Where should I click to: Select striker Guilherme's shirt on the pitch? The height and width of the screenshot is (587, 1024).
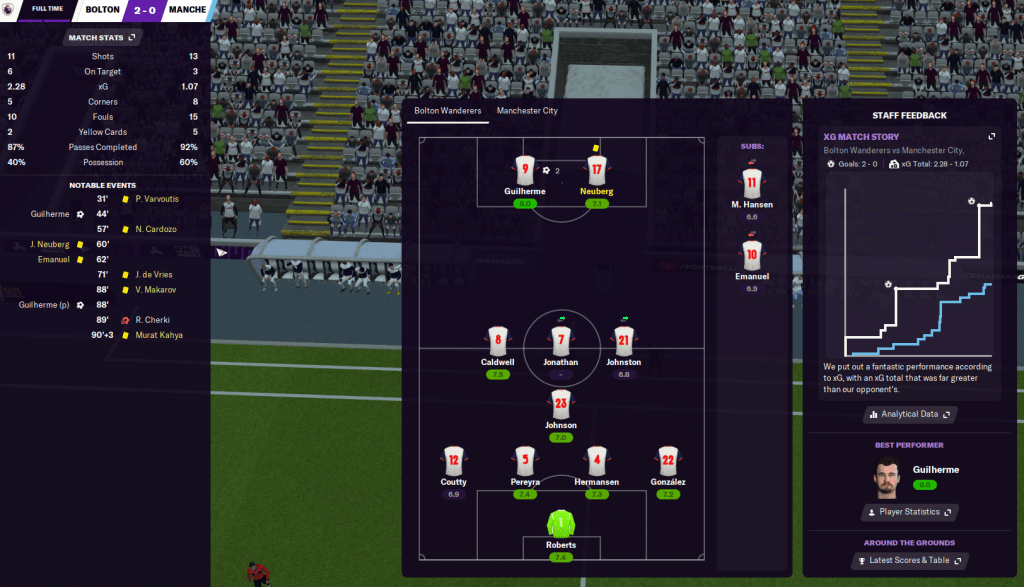[x=525, y=170]
